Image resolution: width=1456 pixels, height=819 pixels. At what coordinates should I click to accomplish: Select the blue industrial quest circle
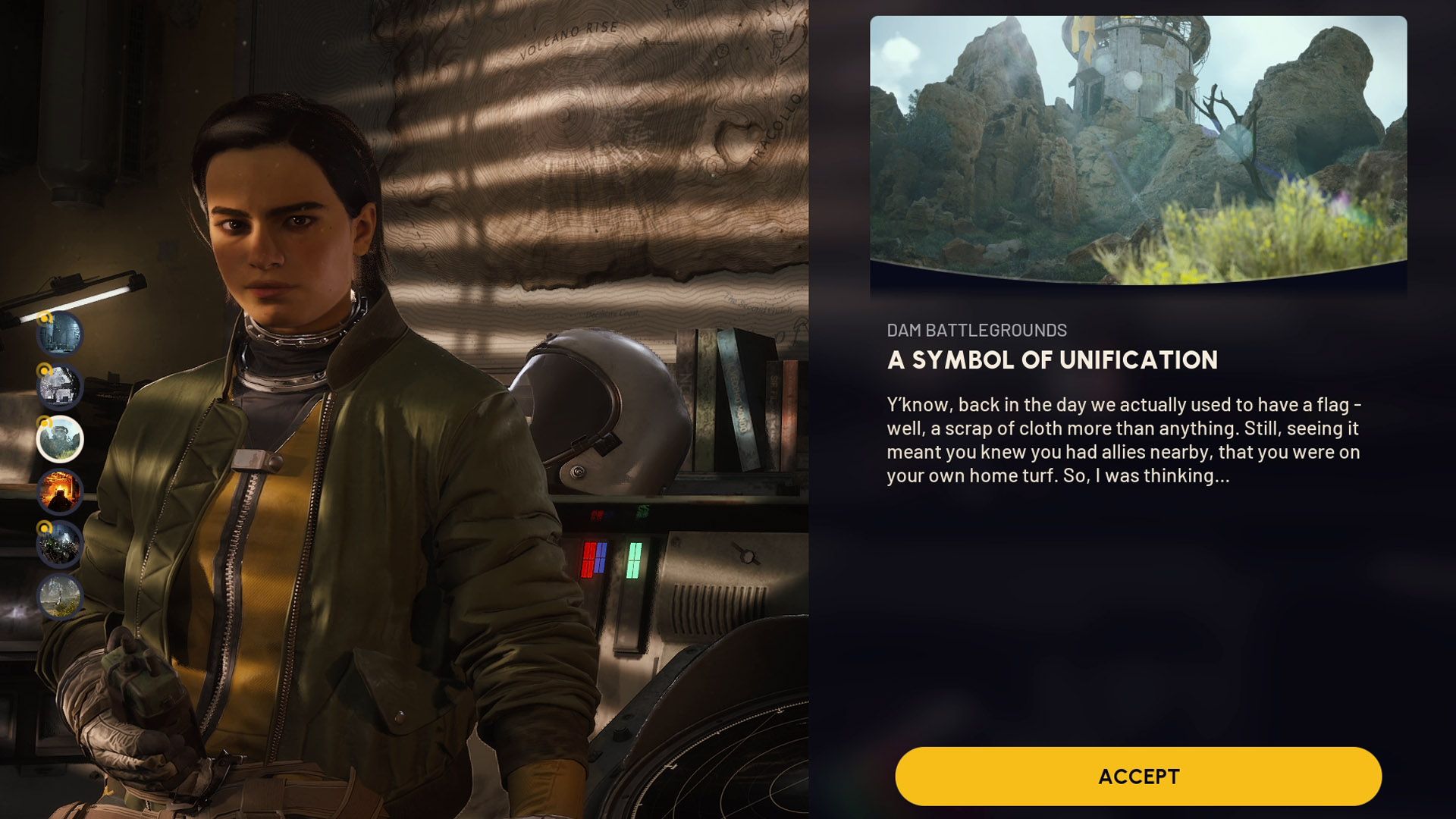tap(60, 334)
